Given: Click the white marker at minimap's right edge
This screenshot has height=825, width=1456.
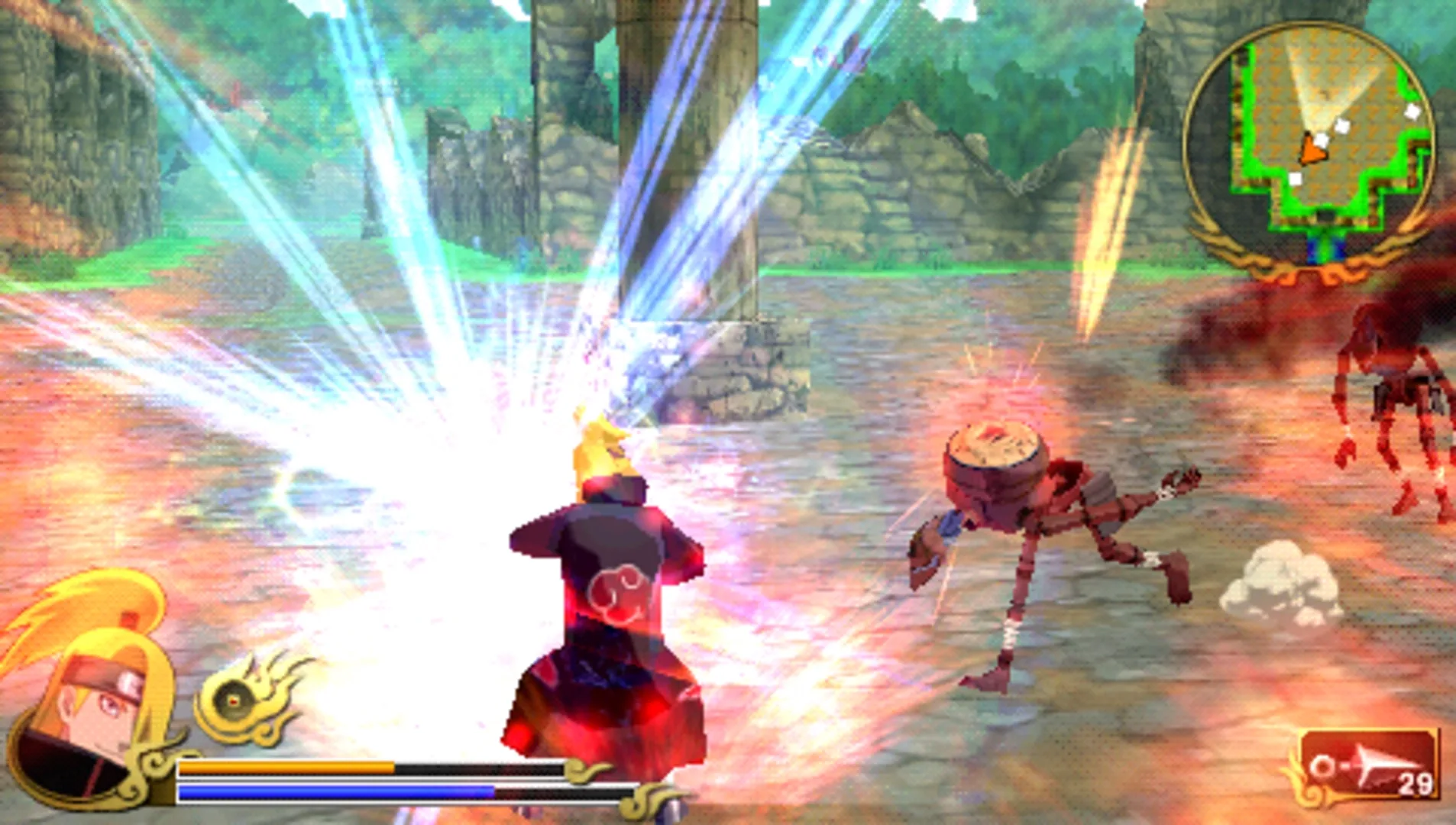Looking at the screenshot, I should (x=1412, y=112).
